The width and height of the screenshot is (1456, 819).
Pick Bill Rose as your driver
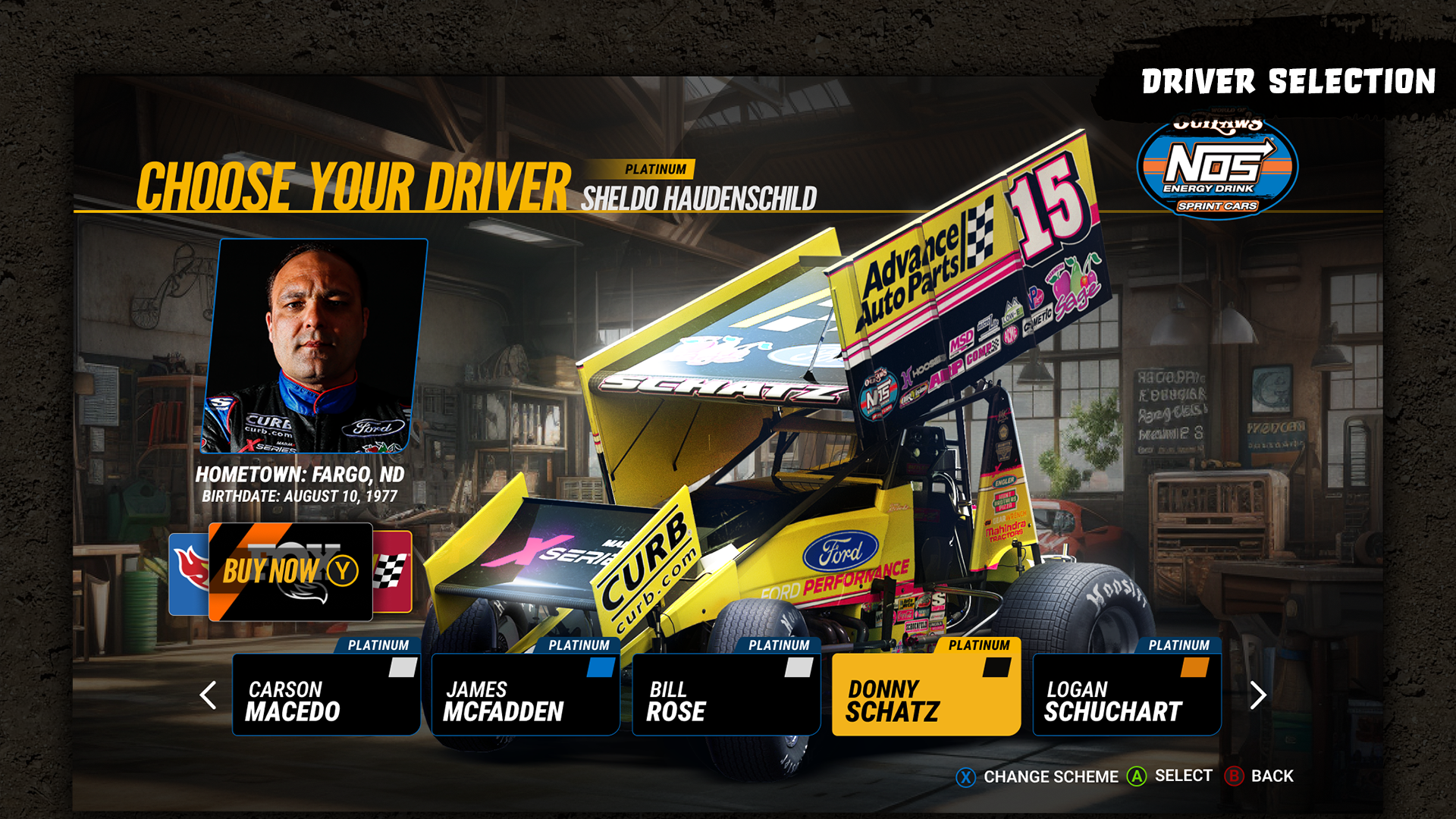pos(726,694)
